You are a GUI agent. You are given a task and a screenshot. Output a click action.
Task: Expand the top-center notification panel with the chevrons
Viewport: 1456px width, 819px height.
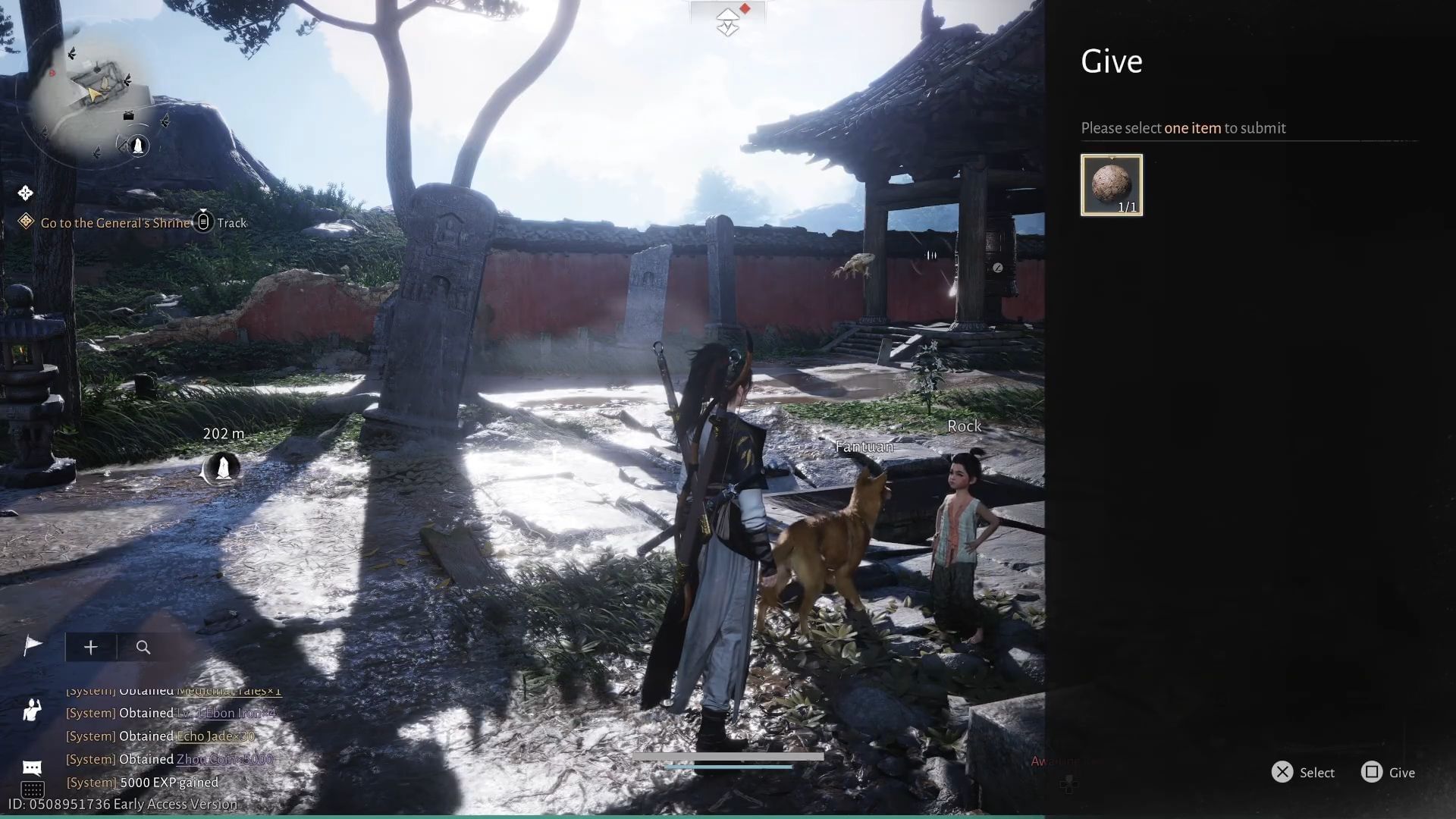pos(727,20)
